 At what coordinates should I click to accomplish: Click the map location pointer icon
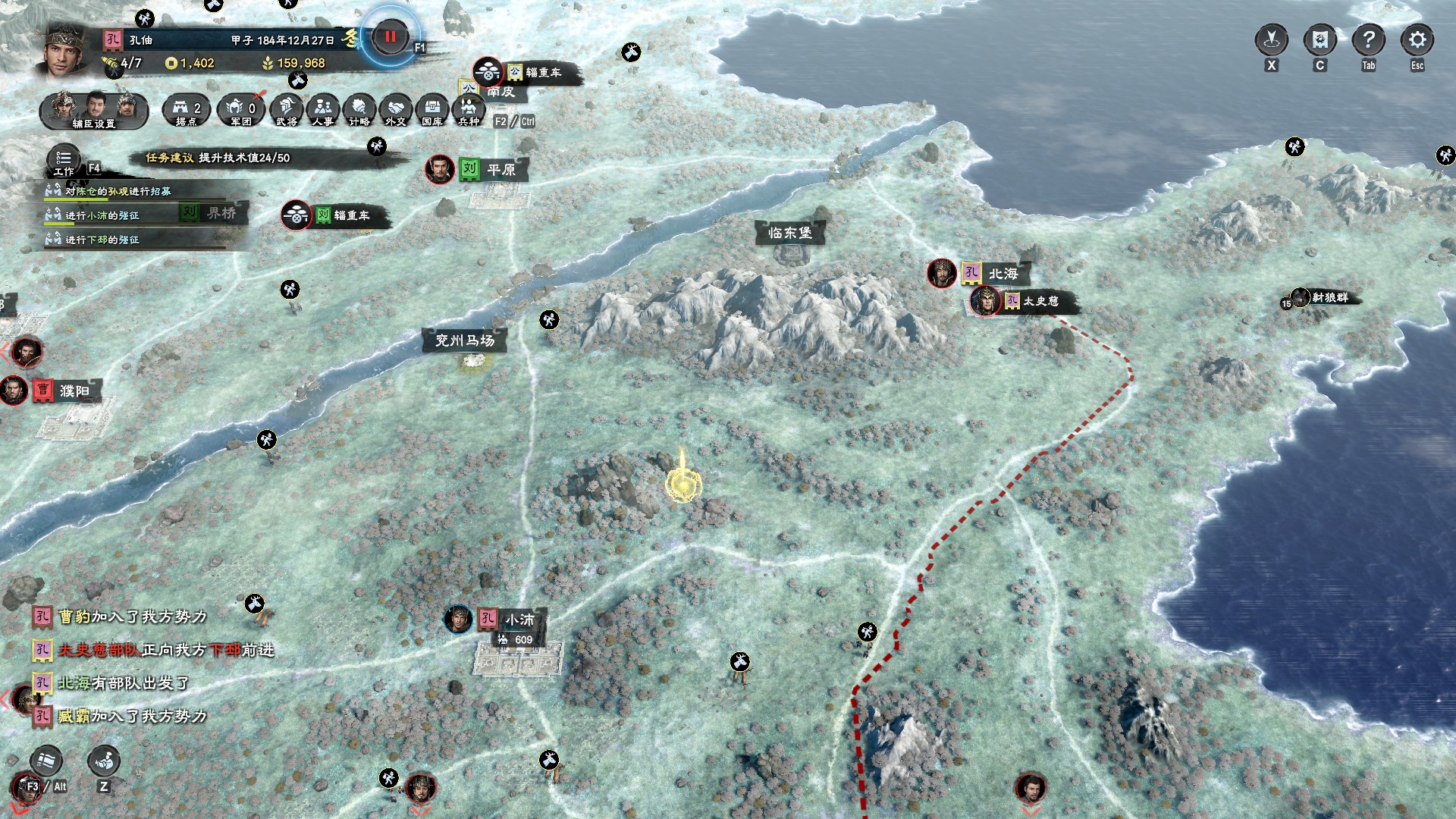click(x=1272, y=39)
